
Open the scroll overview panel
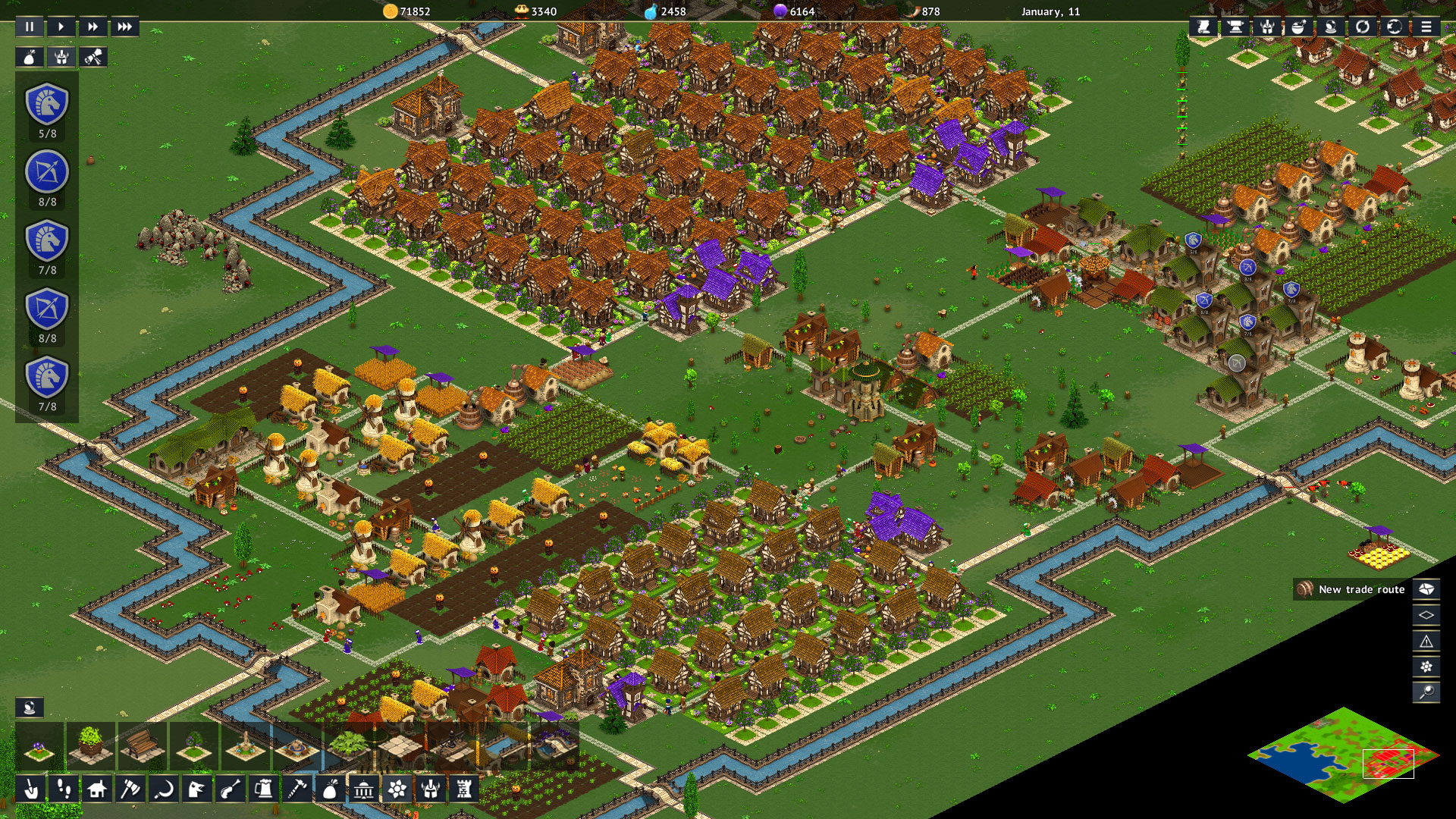coord(1203,27)
